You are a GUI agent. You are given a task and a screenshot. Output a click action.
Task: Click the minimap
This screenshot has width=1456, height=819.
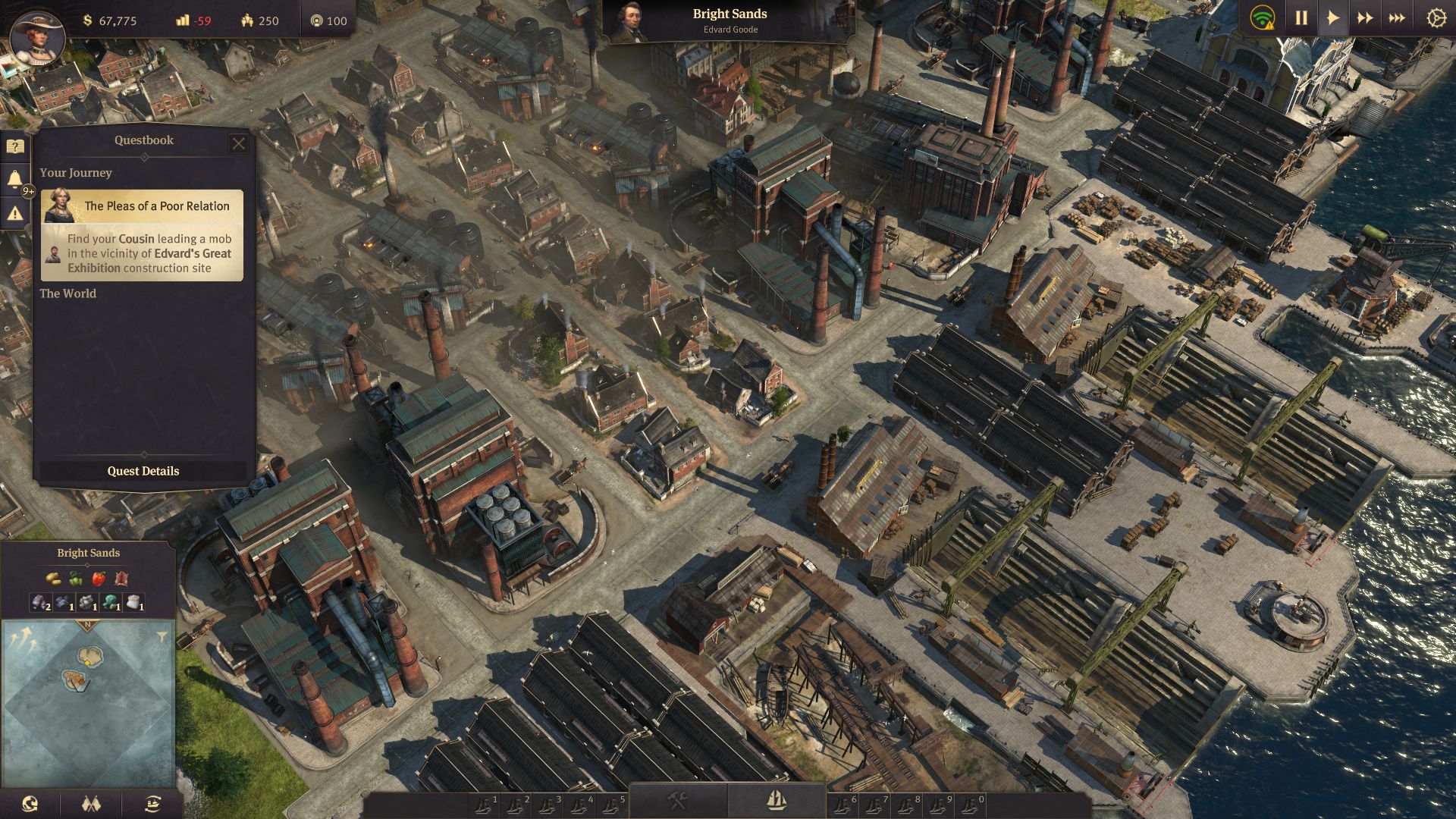coord(89,705)
